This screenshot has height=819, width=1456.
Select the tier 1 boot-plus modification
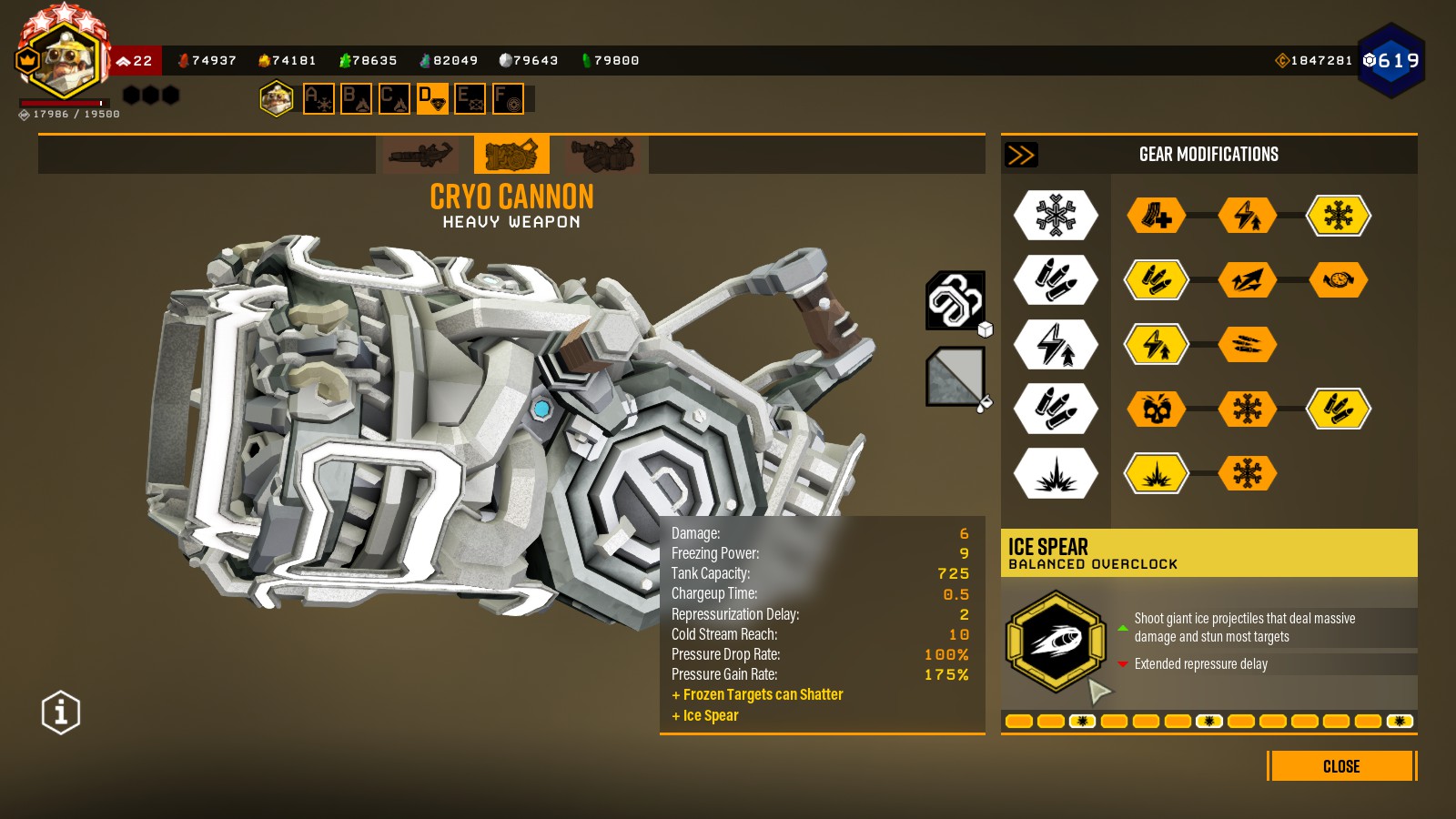point(1157,216)
